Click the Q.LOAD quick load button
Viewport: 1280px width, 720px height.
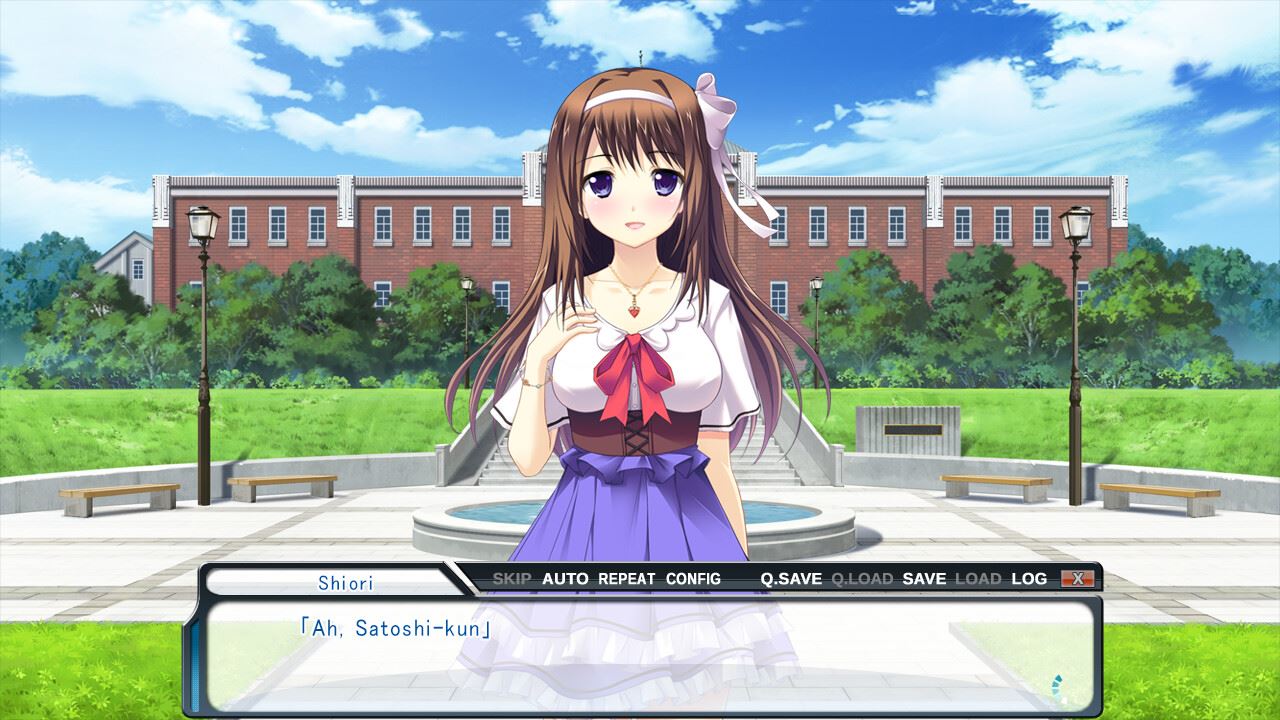coord(862,579)
